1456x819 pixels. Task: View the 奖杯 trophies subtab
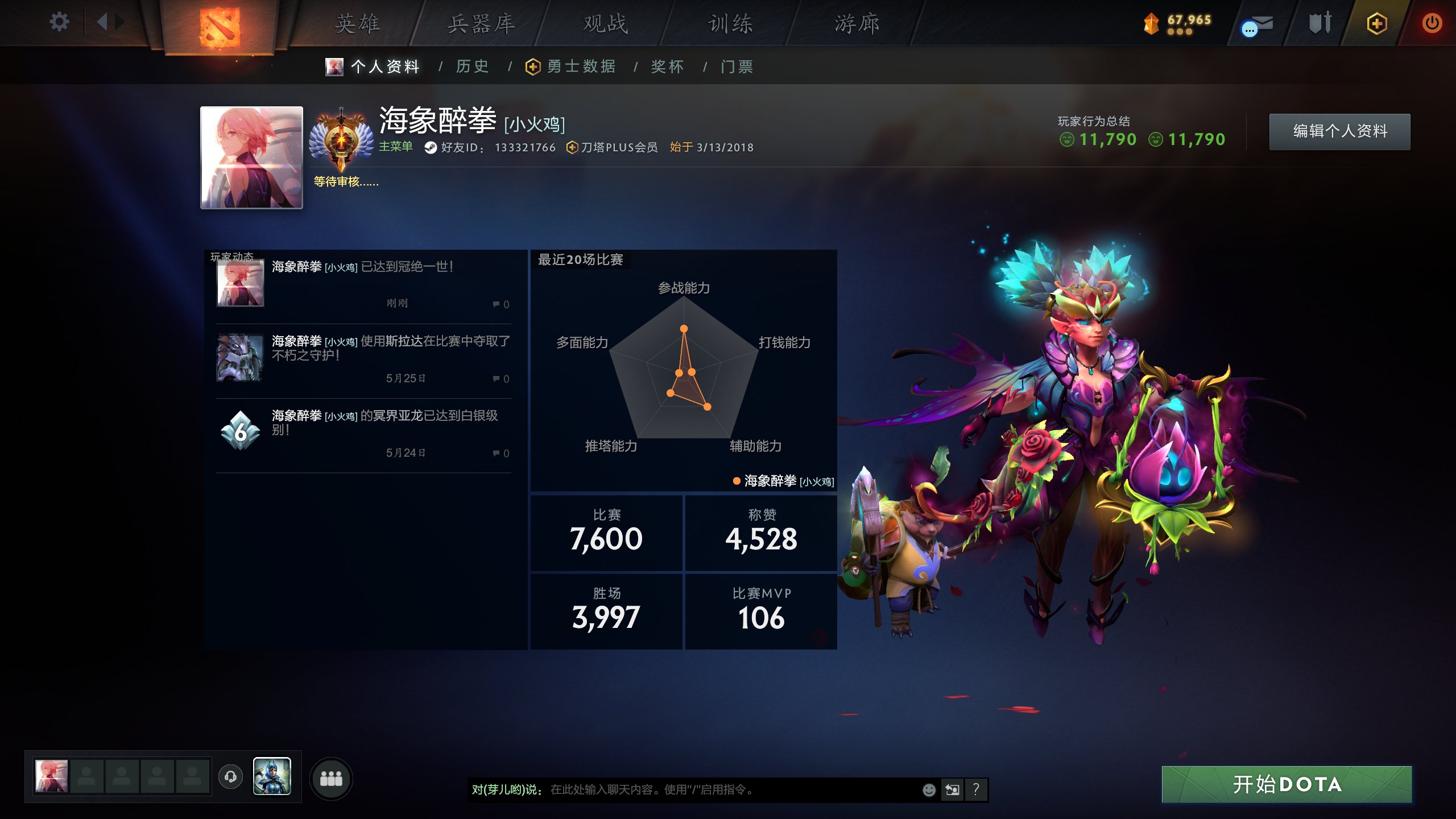[x=667, y=67]
